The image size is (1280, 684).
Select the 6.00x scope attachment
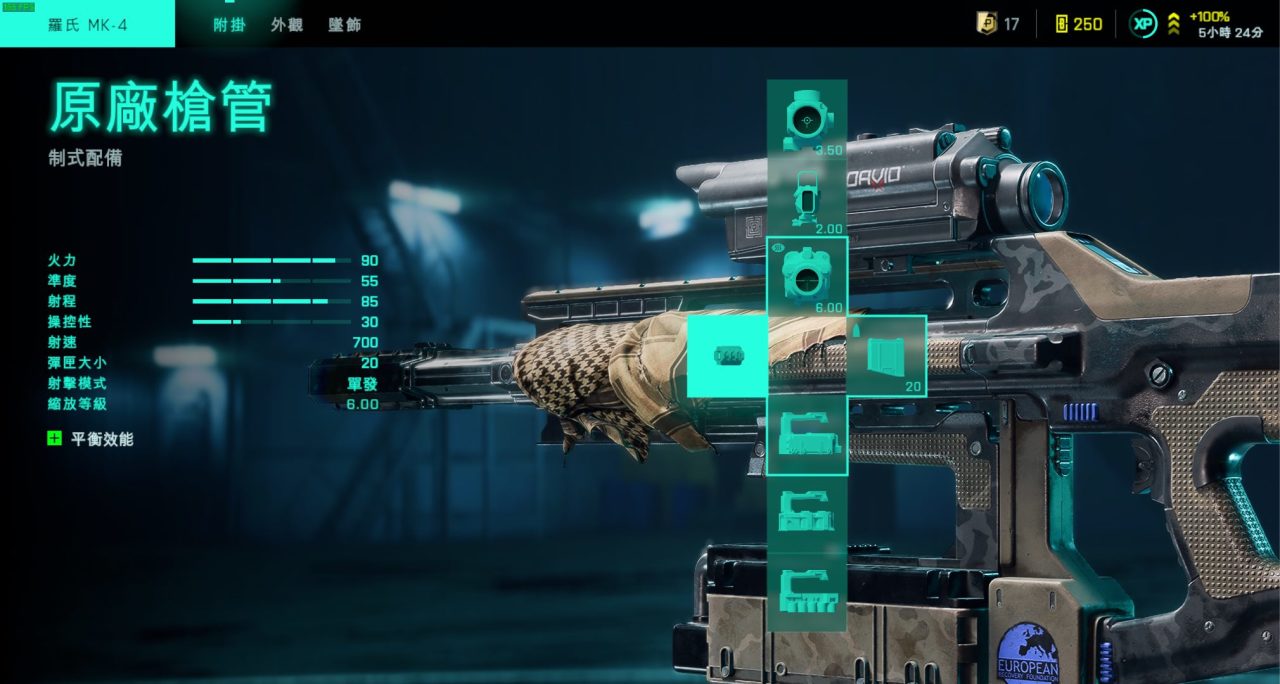pyautogui.click(x=806, y=277)
